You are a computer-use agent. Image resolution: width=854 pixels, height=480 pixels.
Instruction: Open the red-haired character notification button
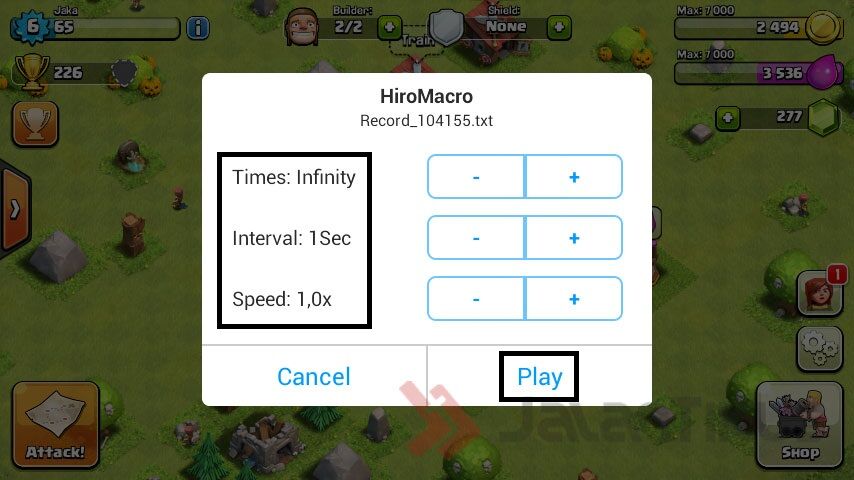tap(818, 294)
